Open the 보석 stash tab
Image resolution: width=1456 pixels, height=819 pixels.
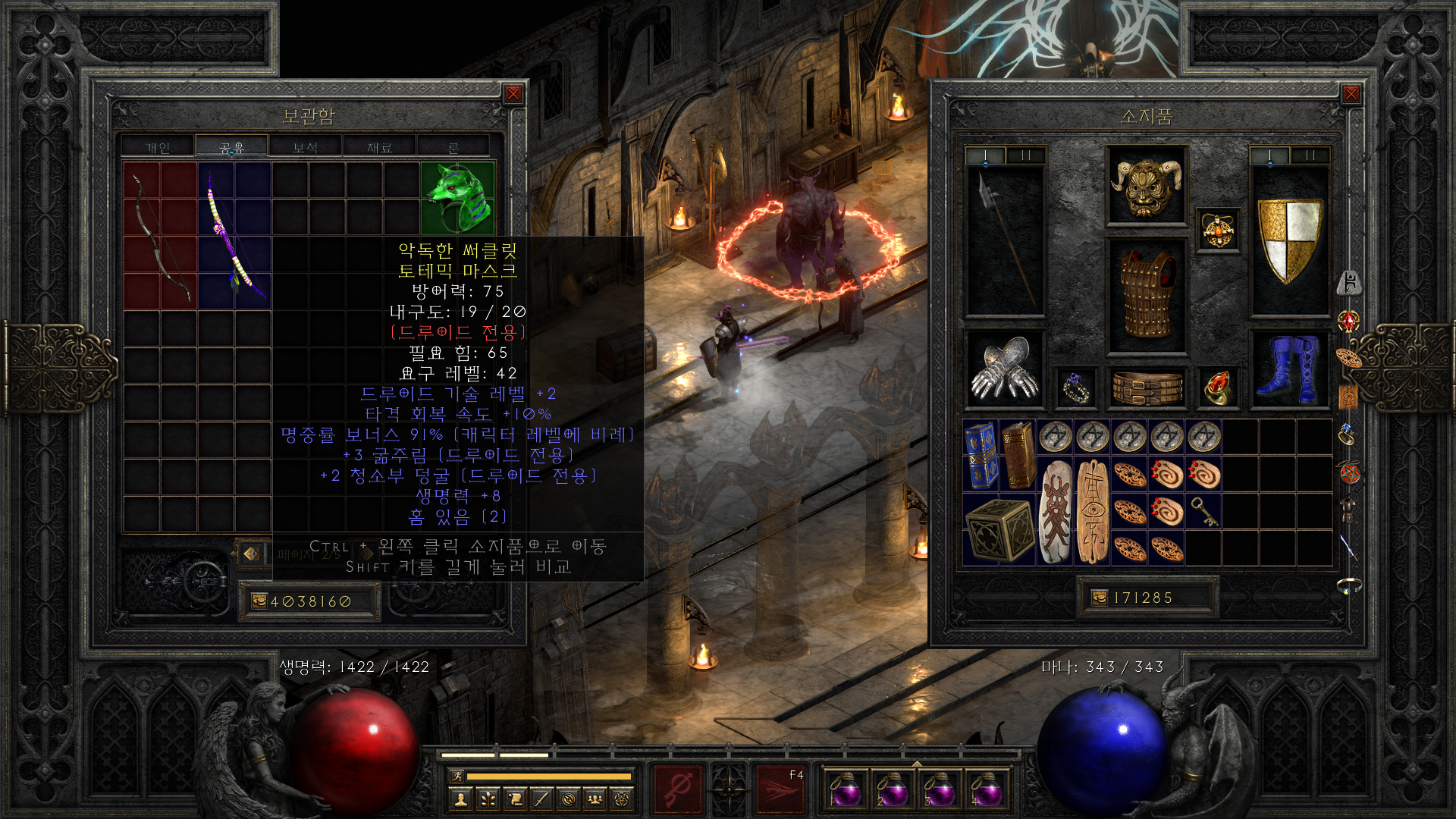click(305, 147)
